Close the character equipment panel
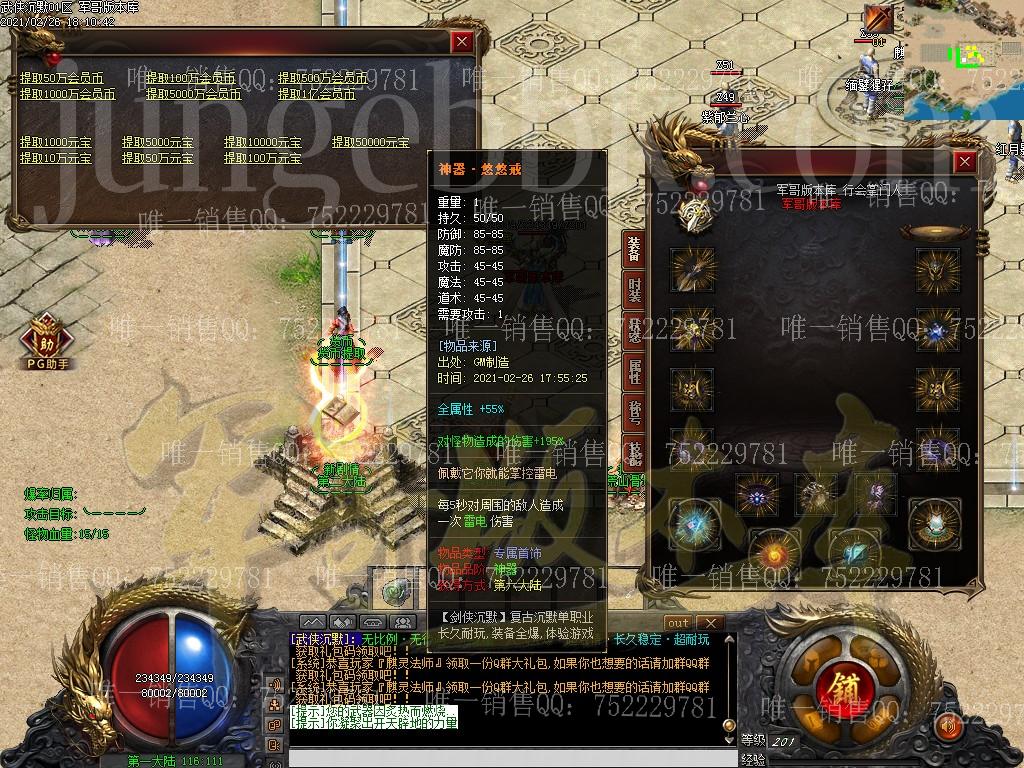 [x=964, y=161]
